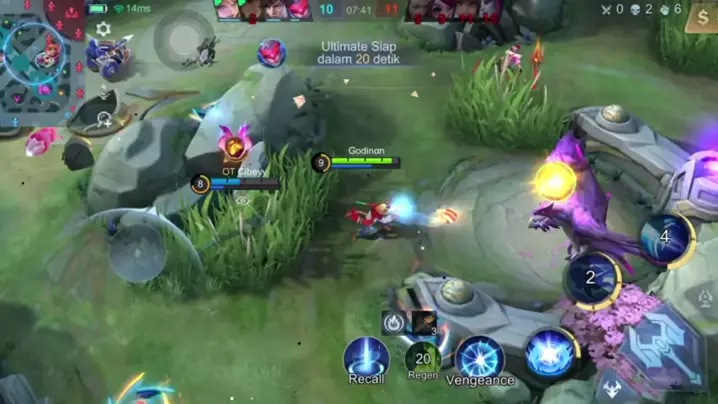Screen dimensions: 718x404
Task: Activate the Recall spell
Action: (366, 358)
